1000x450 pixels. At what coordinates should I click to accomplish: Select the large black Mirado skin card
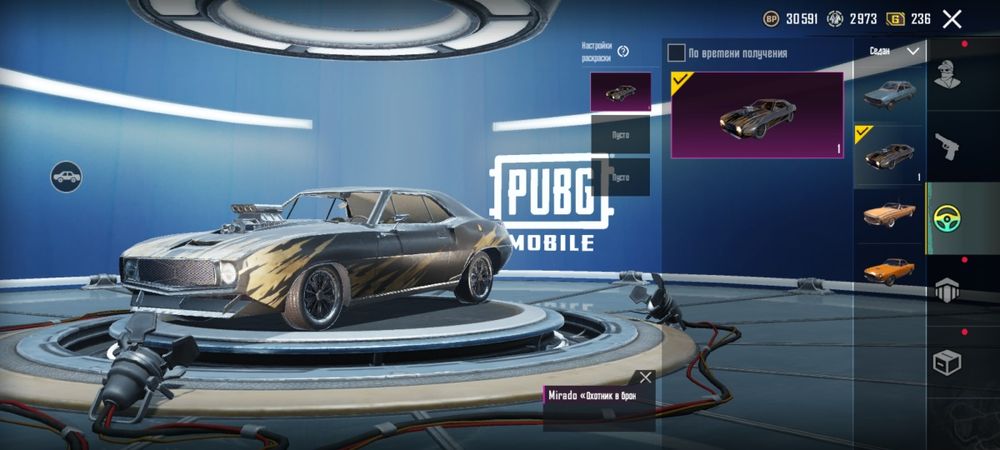click(x=757, y=114)
